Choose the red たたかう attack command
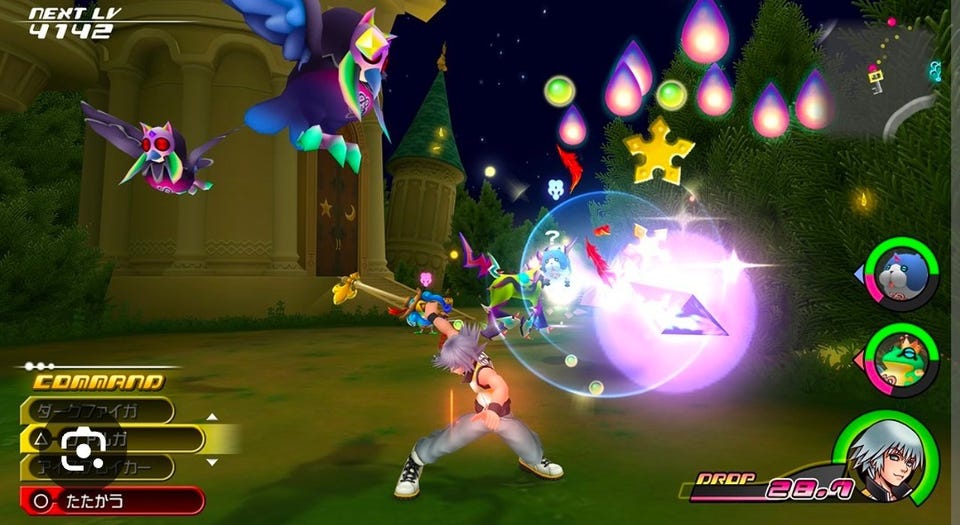Viewport: 960px width, 525px height. (112, 500)
